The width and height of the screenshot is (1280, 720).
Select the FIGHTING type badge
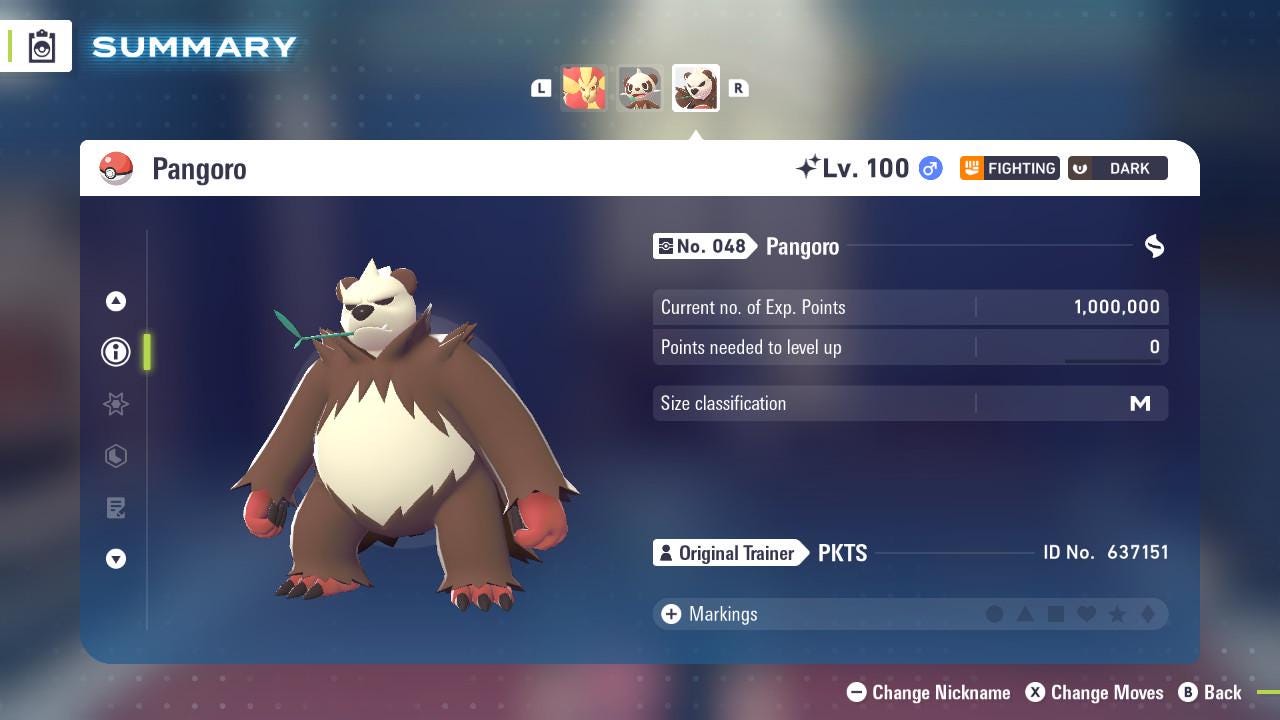(1009, 168)
